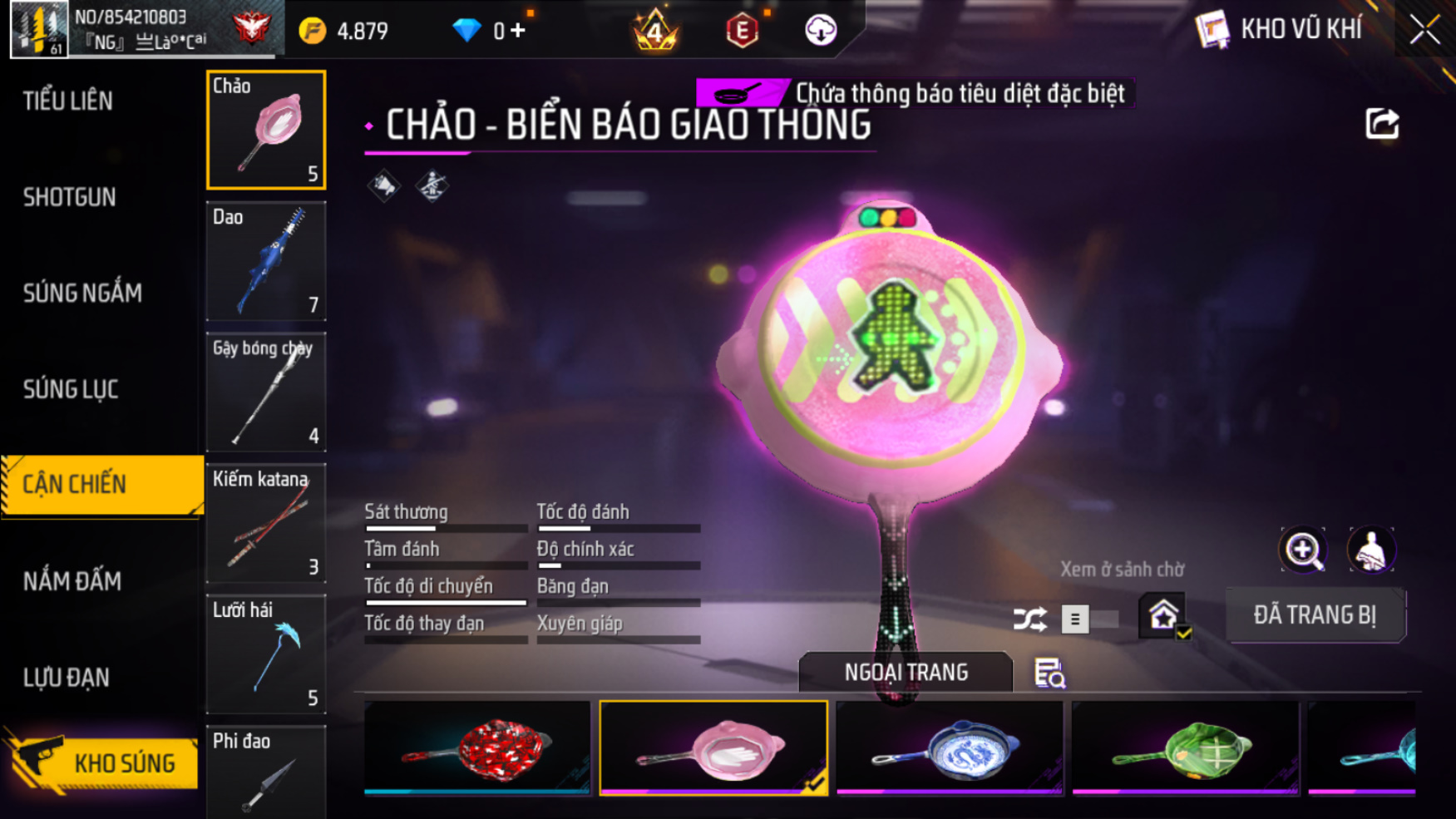Viewport: 1456px width, 819px height.
Task: Select the green leaf pan skin
Action: 1185,747
